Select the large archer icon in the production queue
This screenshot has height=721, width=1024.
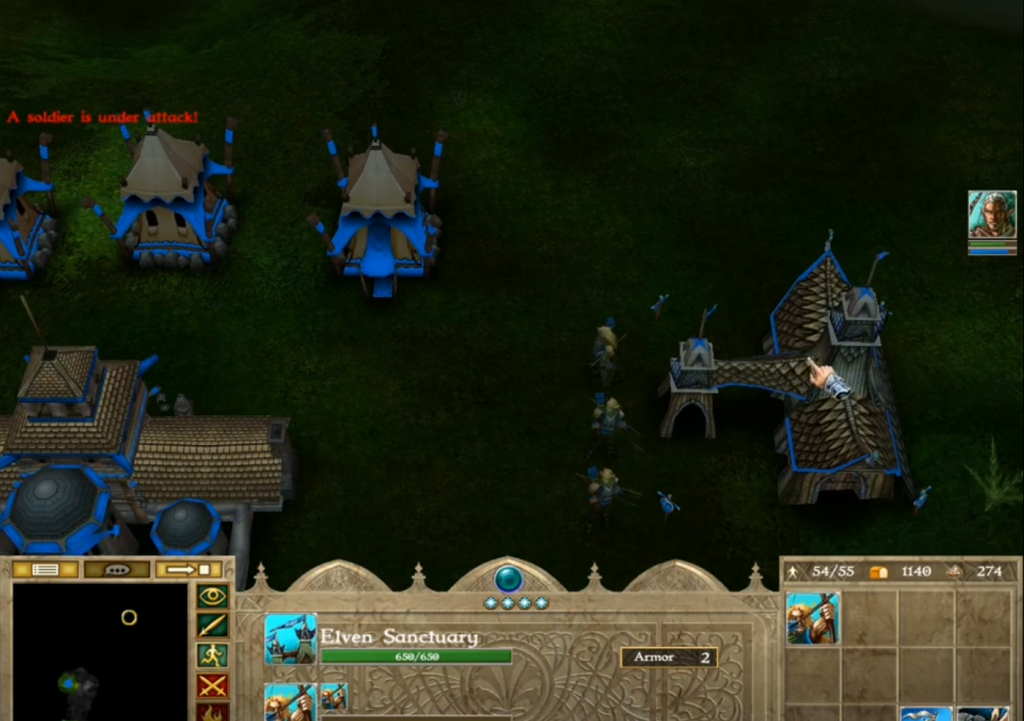click(290, 702)
